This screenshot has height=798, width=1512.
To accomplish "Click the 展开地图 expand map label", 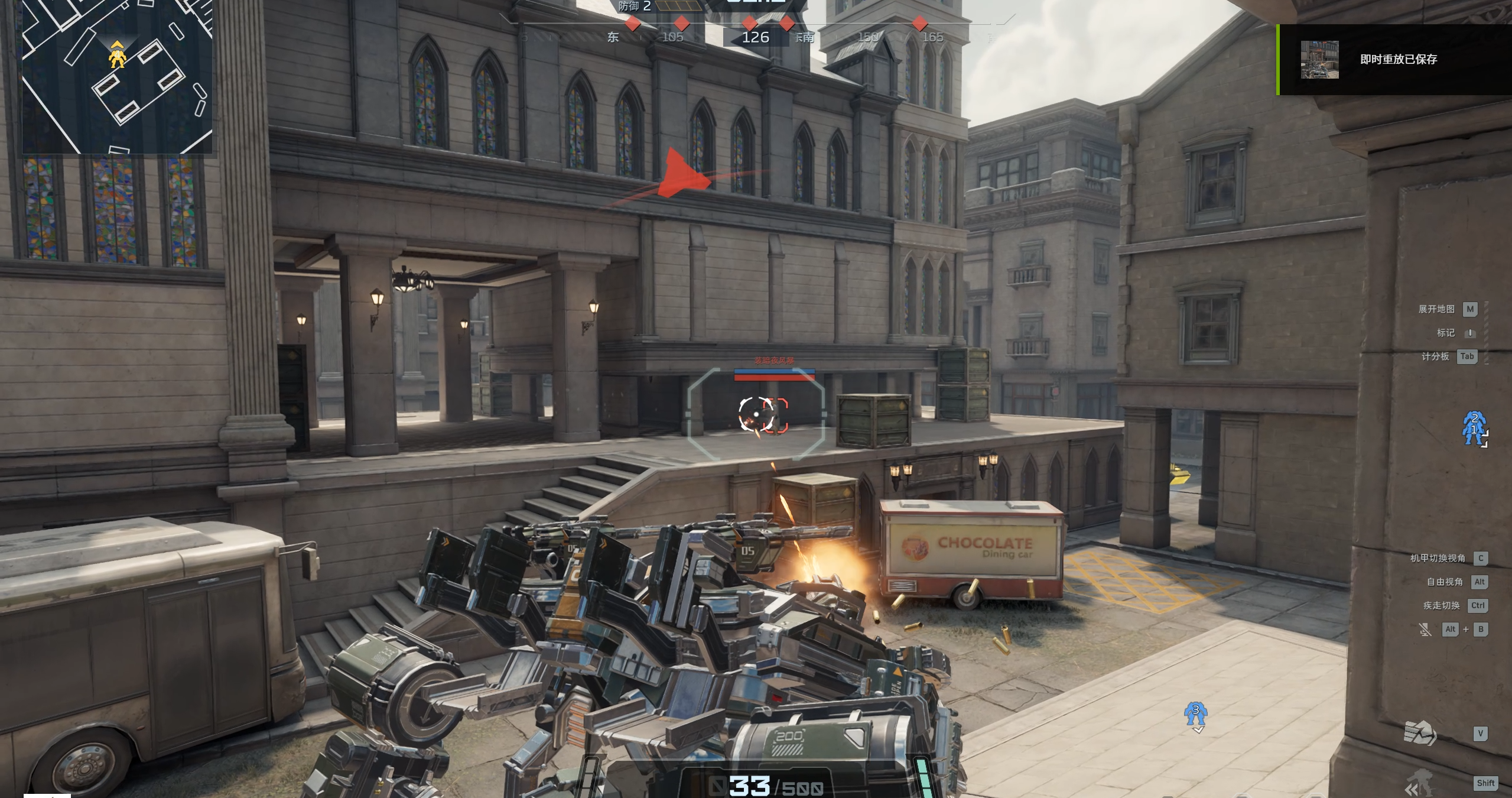I will point(1436,309).
